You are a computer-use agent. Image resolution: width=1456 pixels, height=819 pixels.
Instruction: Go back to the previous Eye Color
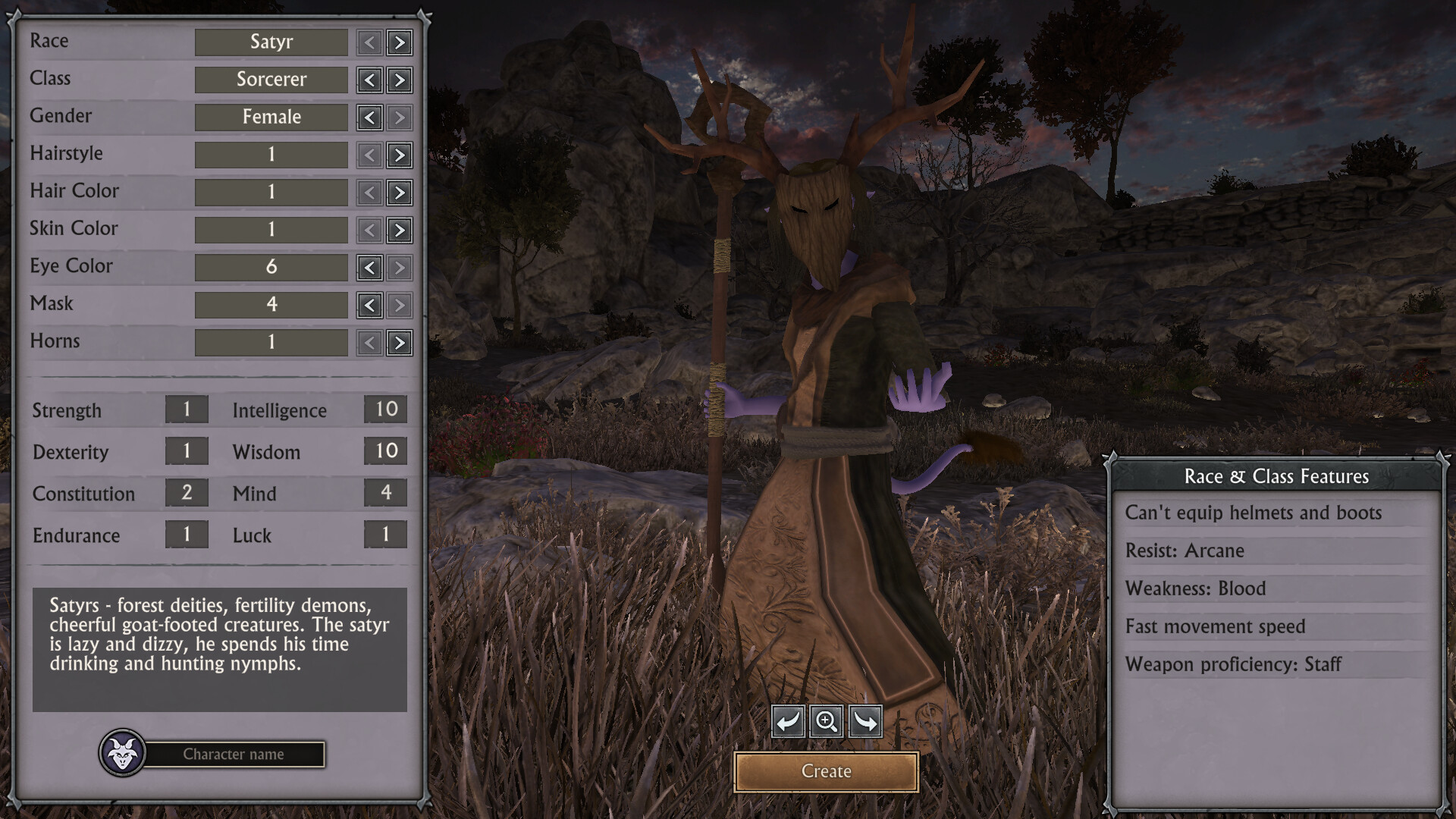tap(369, 268)
